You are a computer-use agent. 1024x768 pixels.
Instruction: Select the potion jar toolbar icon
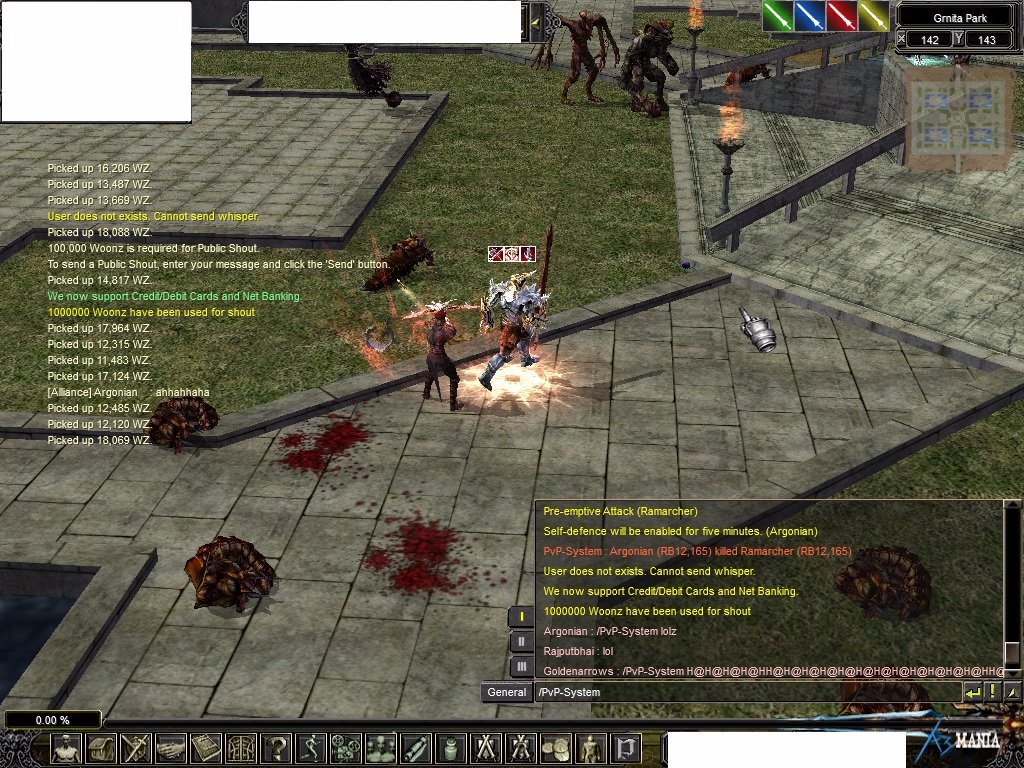(x=449, y=749)
